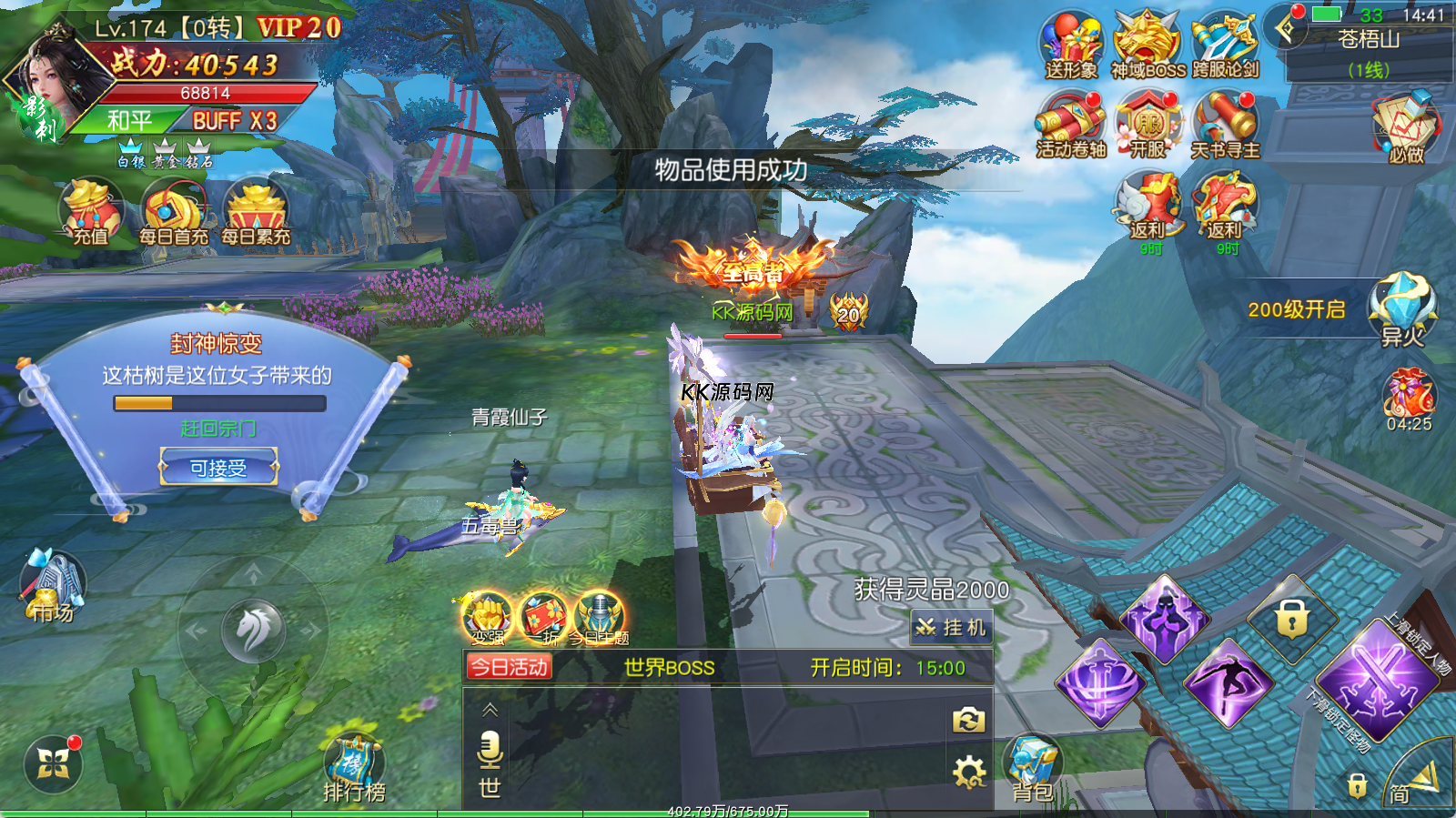Viewport: 1456px width, 818px height.
Task: Open the 天书寻主 event icon
Action: [x=1225, y=126]
